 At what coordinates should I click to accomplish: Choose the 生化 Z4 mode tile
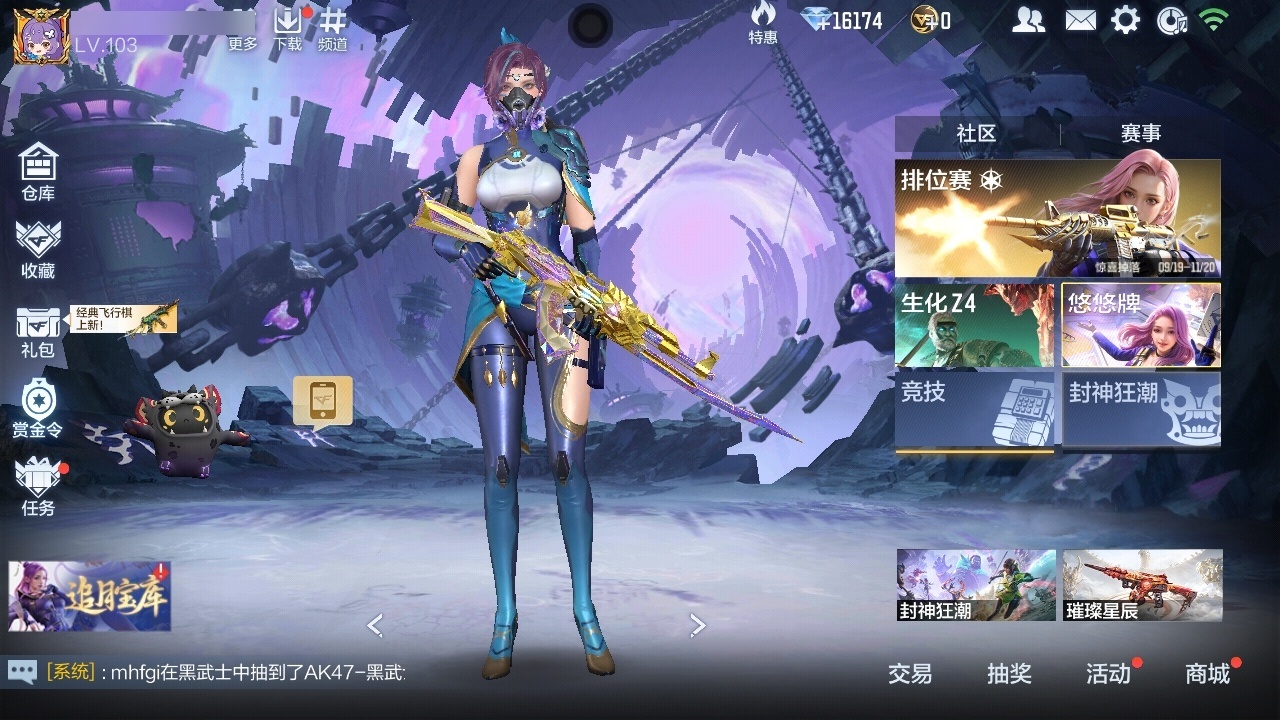974,326
